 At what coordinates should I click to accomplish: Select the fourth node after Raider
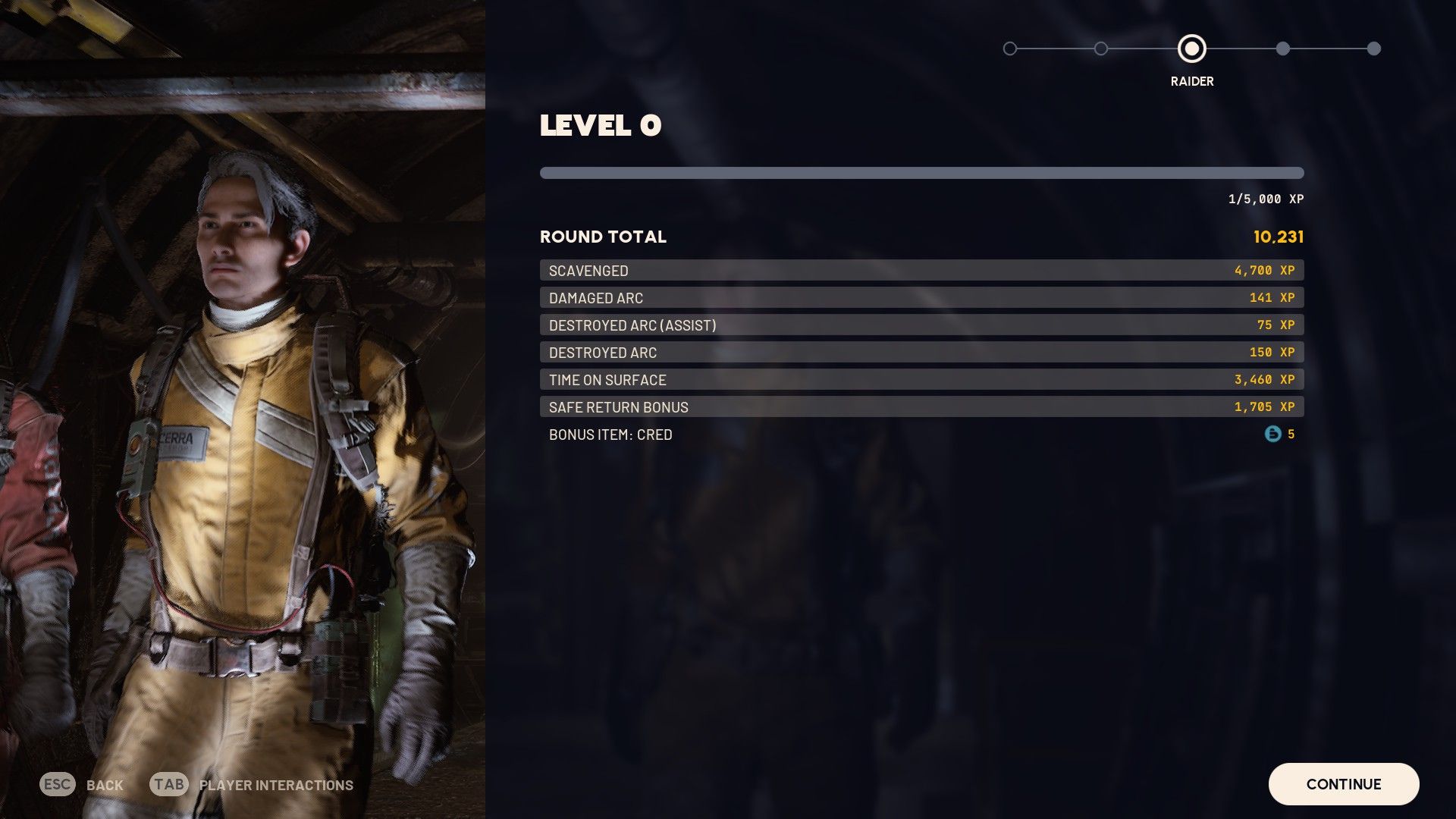(1283, 49)
